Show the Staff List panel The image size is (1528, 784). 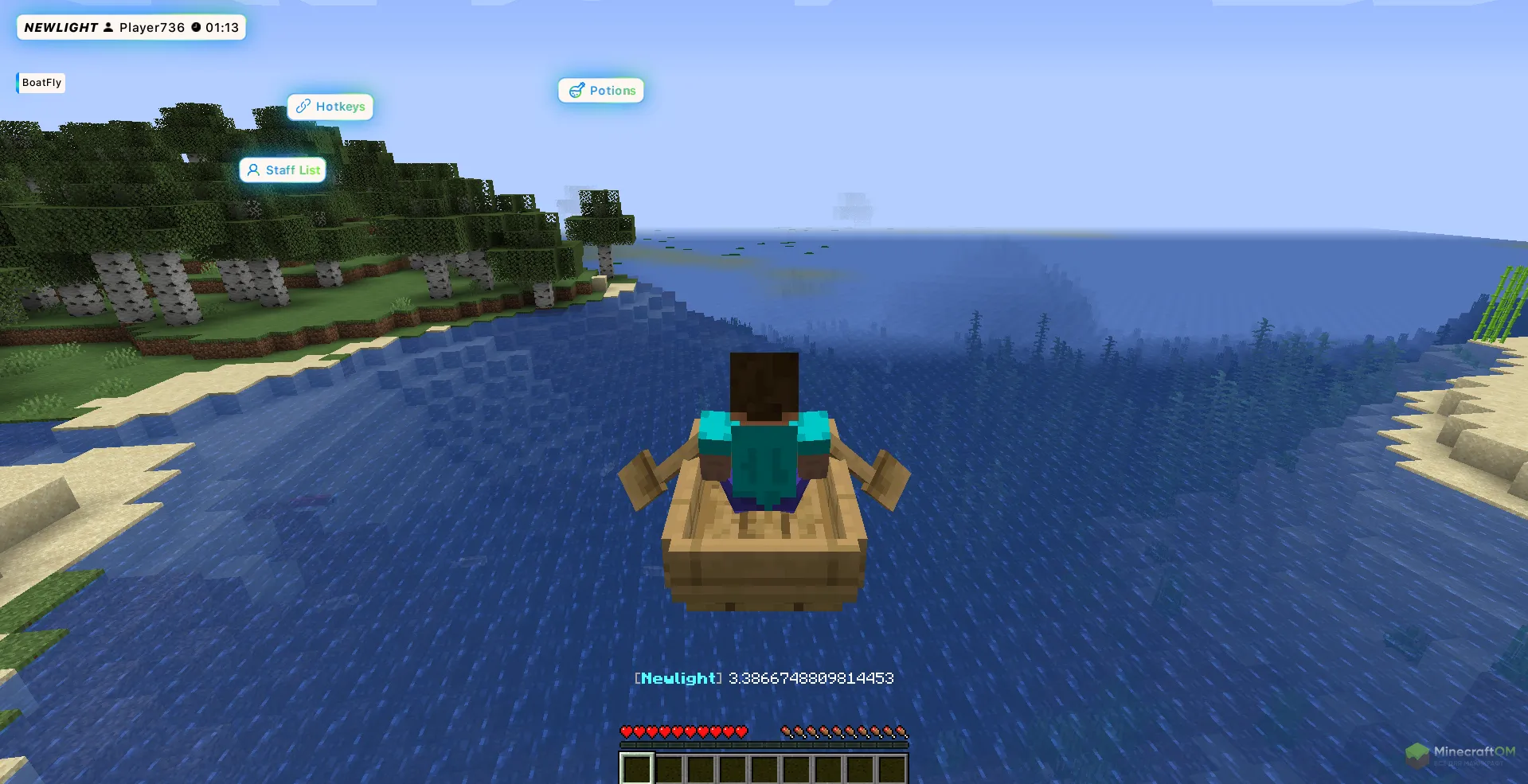click(x=283, y=170)
